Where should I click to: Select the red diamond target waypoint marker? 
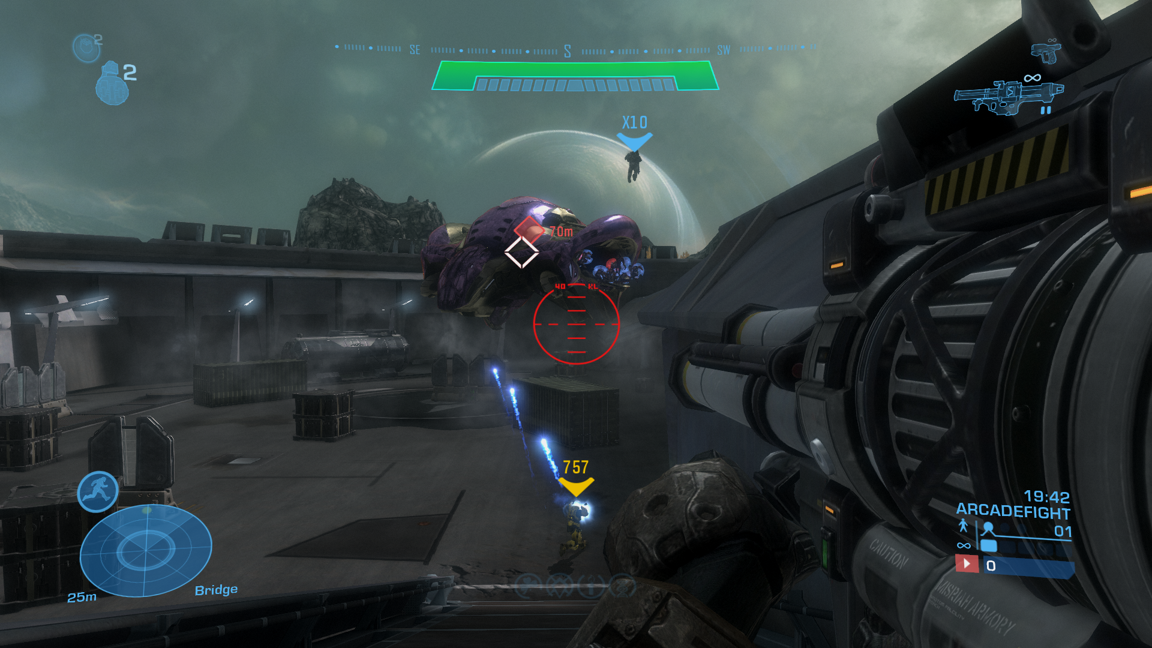(x=528, y=228)
